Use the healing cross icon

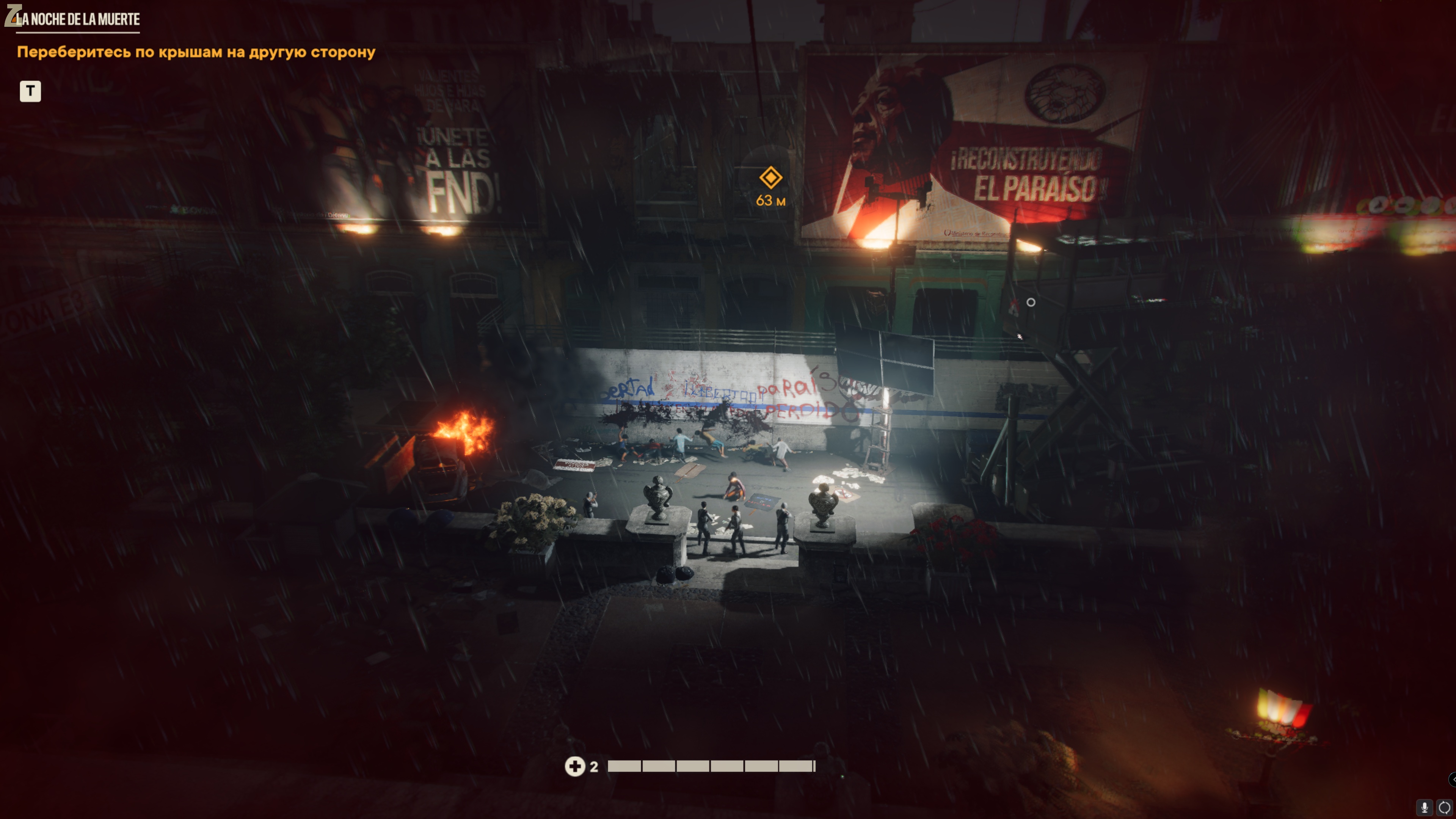tap(575, 766)
